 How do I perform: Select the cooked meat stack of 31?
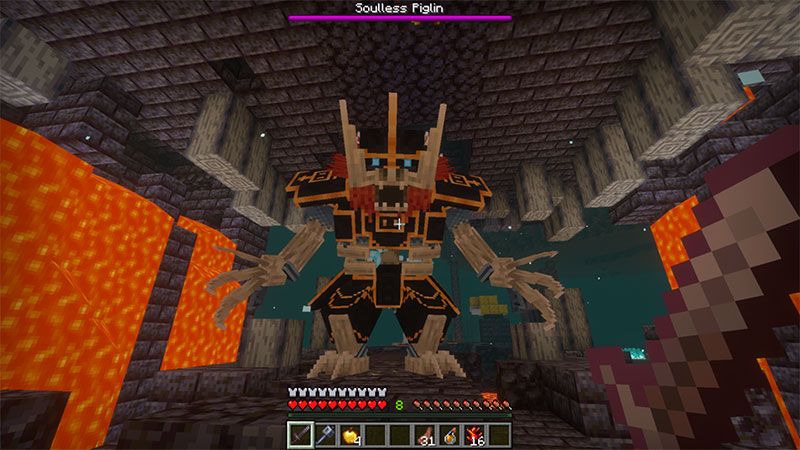[x=425, y=434]
